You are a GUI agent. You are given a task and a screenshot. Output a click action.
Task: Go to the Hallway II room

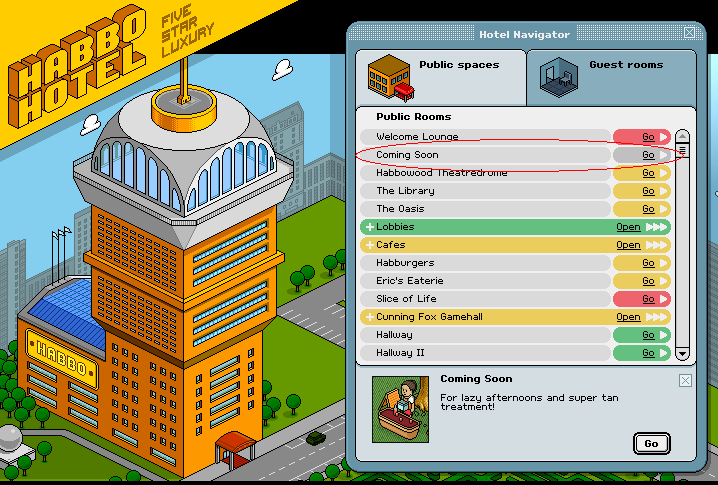648,353
